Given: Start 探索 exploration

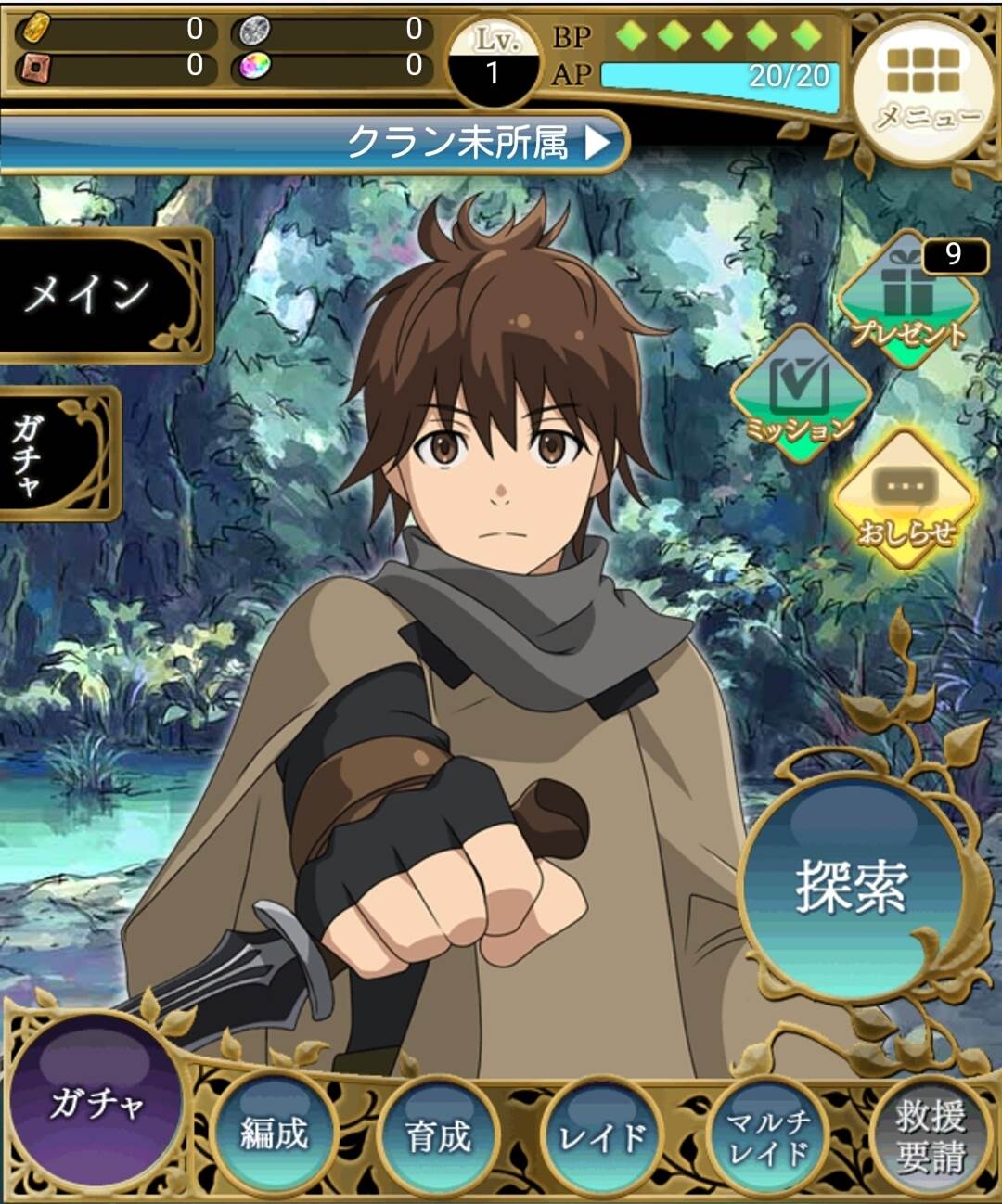Looking at the screenshot, I should [x=851, y=884].
